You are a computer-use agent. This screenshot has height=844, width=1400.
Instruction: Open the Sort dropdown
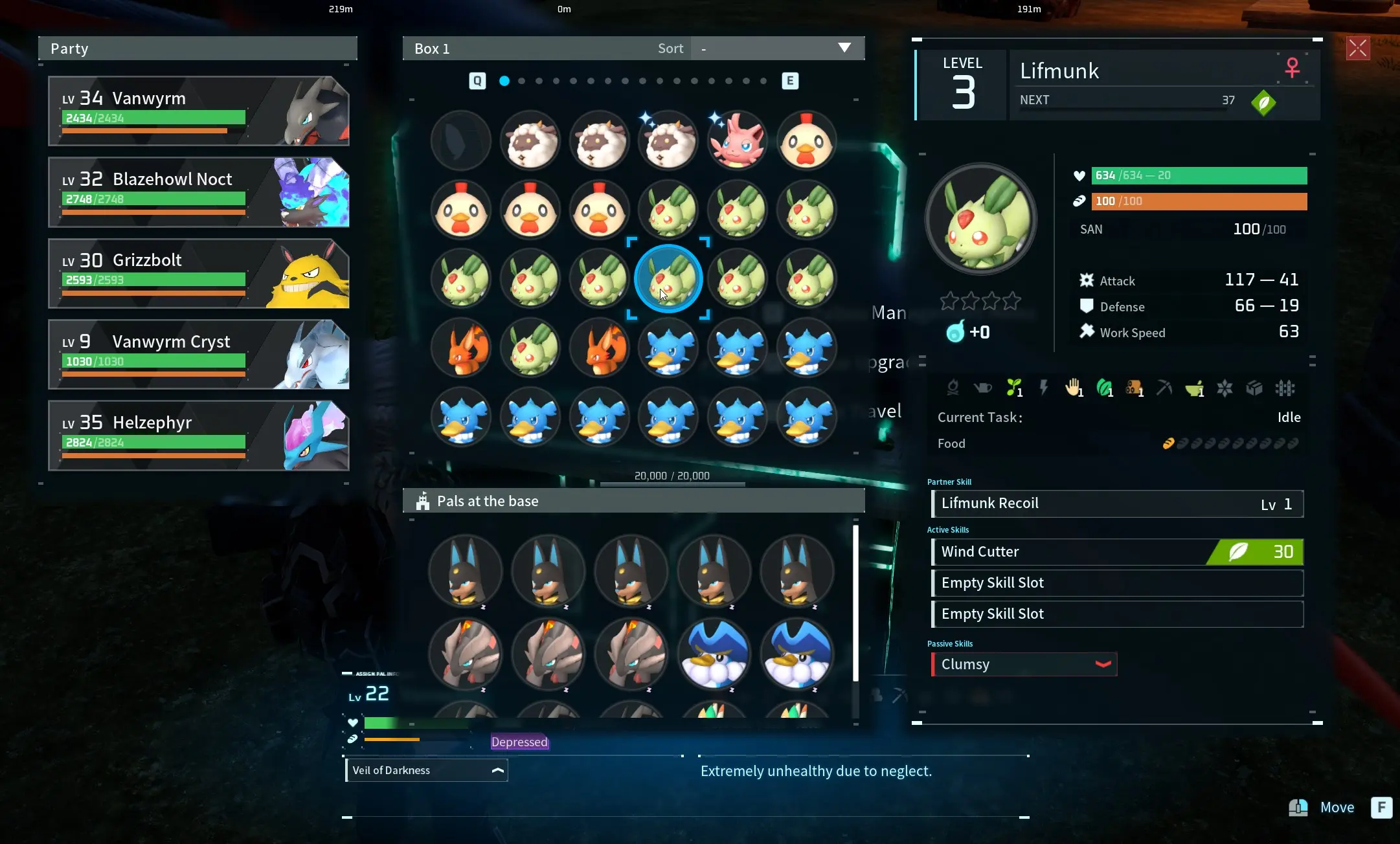point(777,49)
